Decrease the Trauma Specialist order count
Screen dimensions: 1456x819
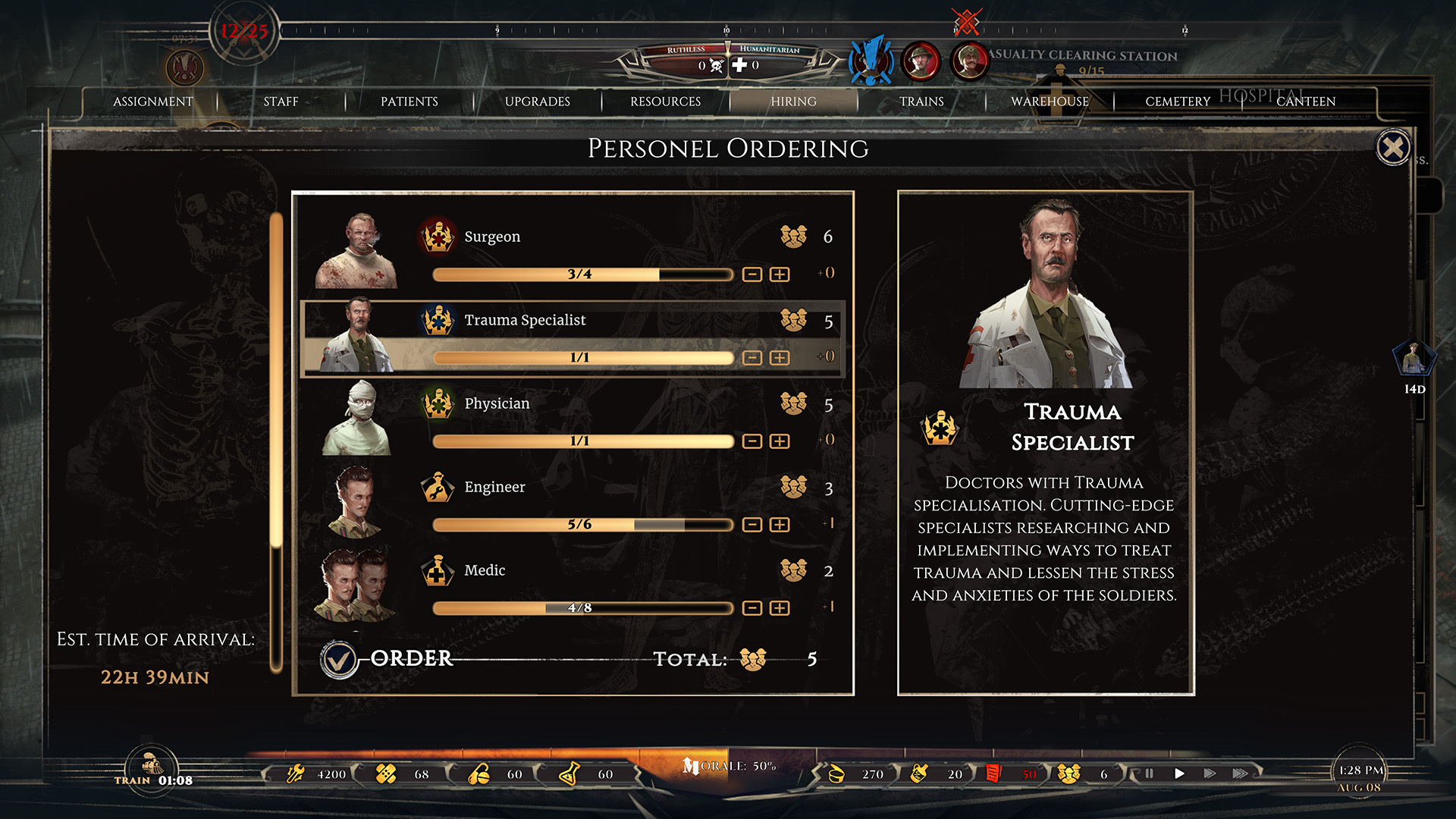click(x=752, y=358)
